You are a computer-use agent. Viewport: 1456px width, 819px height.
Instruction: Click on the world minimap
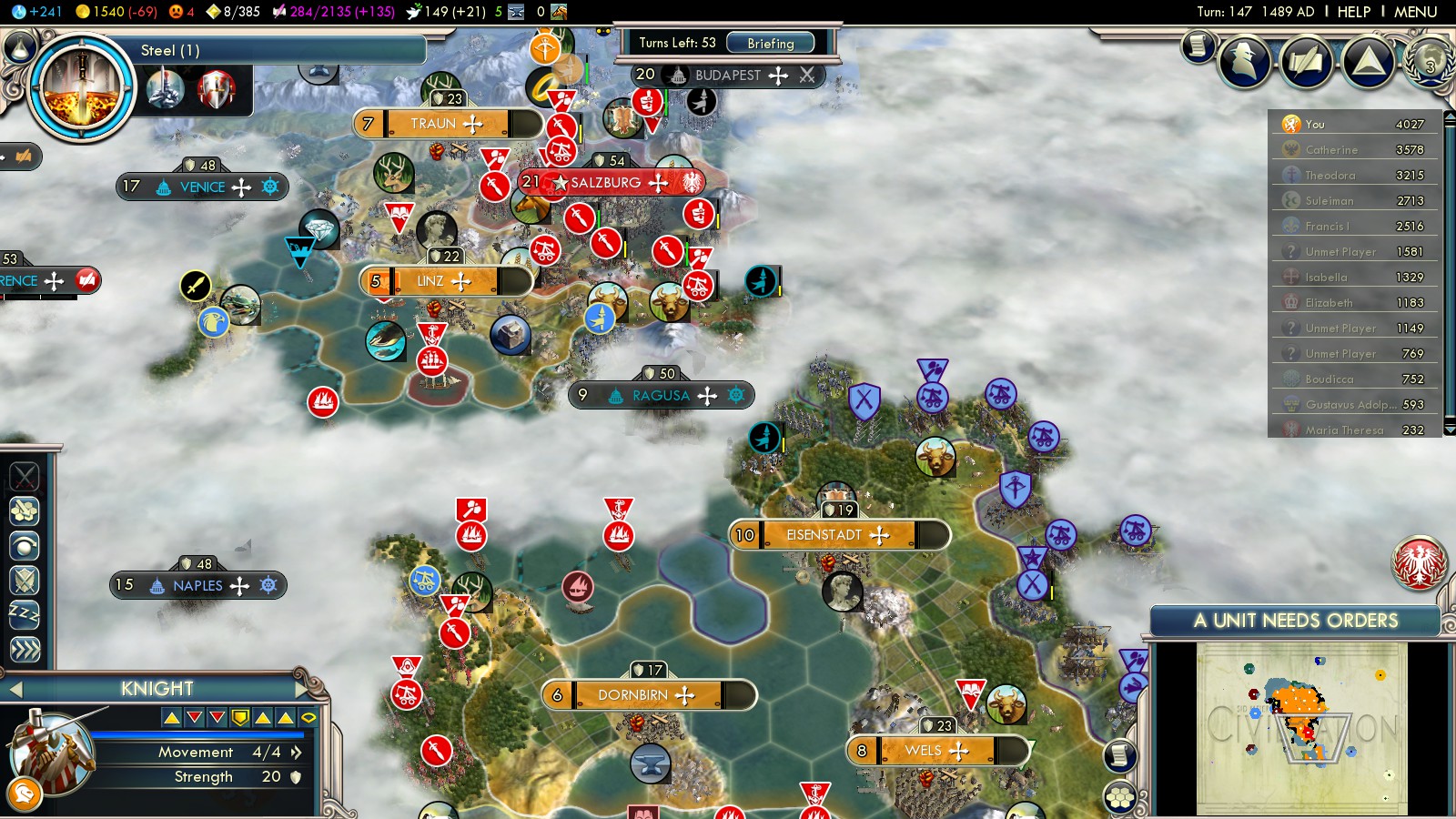1301,728
